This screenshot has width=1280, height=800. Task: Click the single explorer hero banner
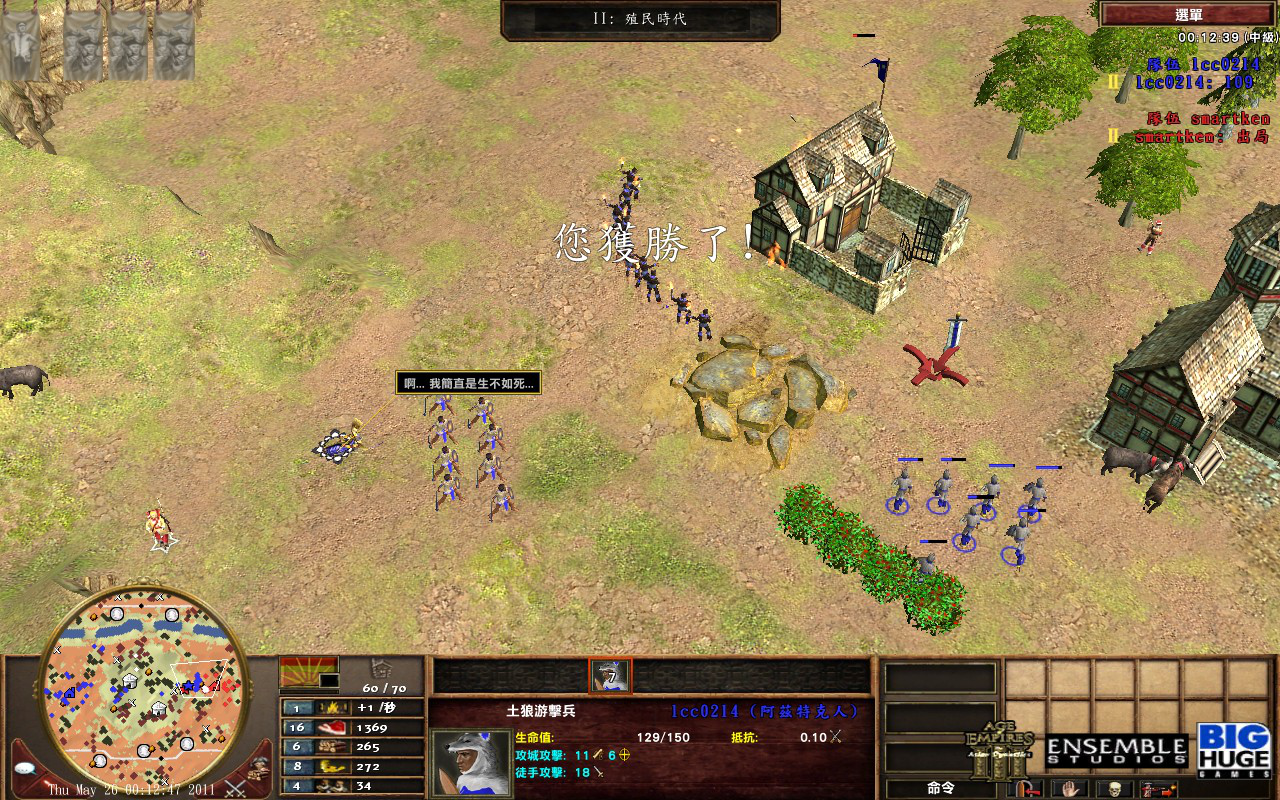point(20,45)
